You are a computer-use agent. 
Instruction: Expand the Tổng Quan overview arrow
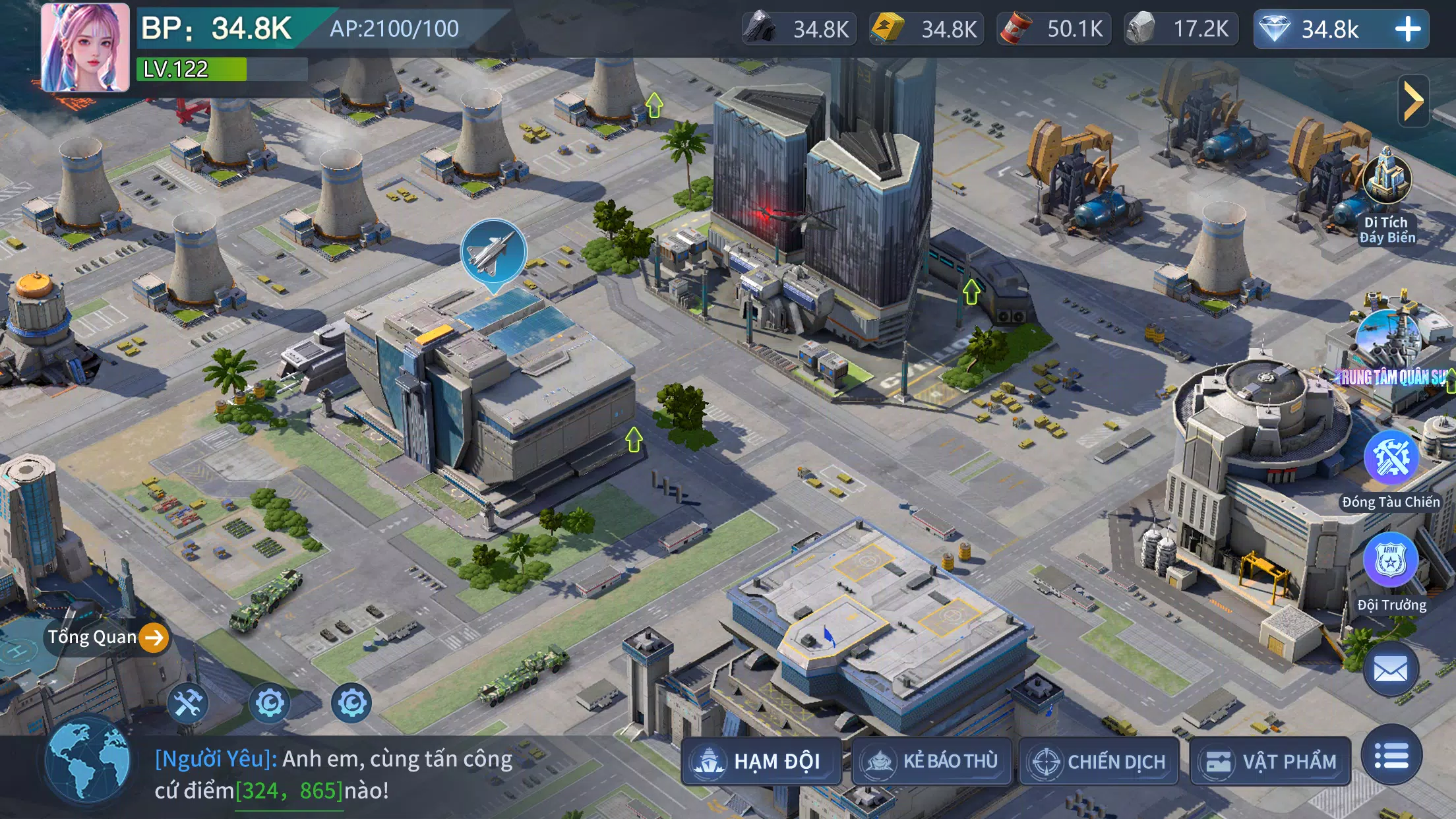coord(154,637)
